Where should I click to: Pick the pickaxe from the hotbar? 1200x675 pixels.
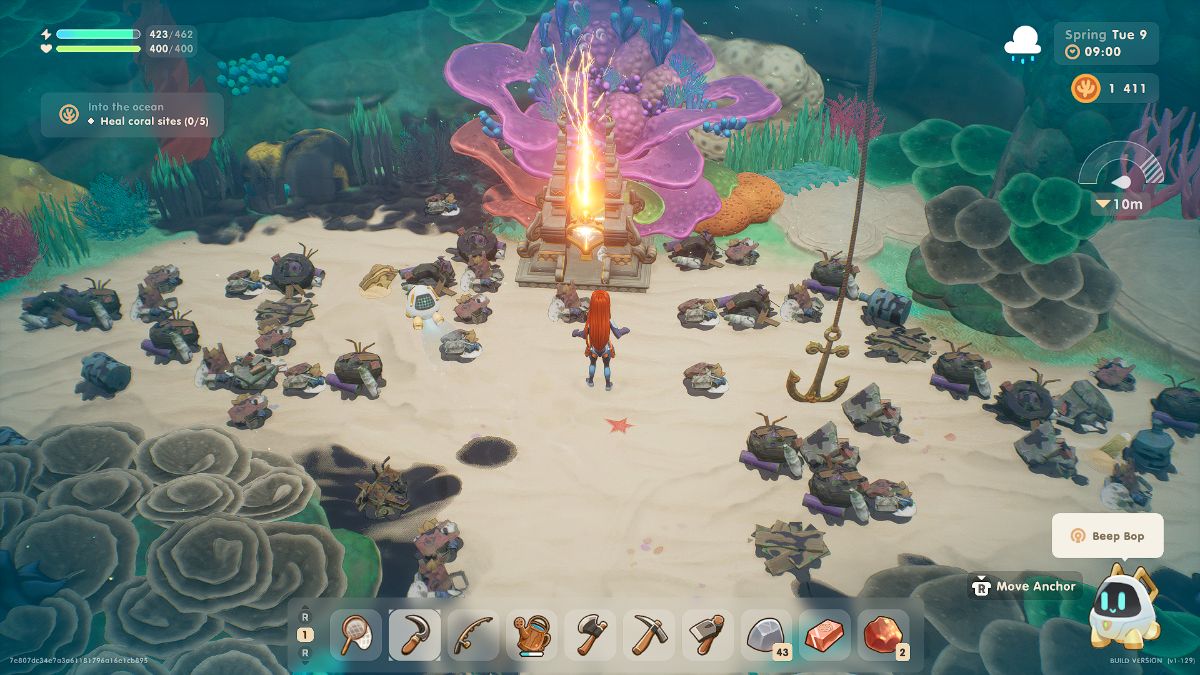(649, 635)
